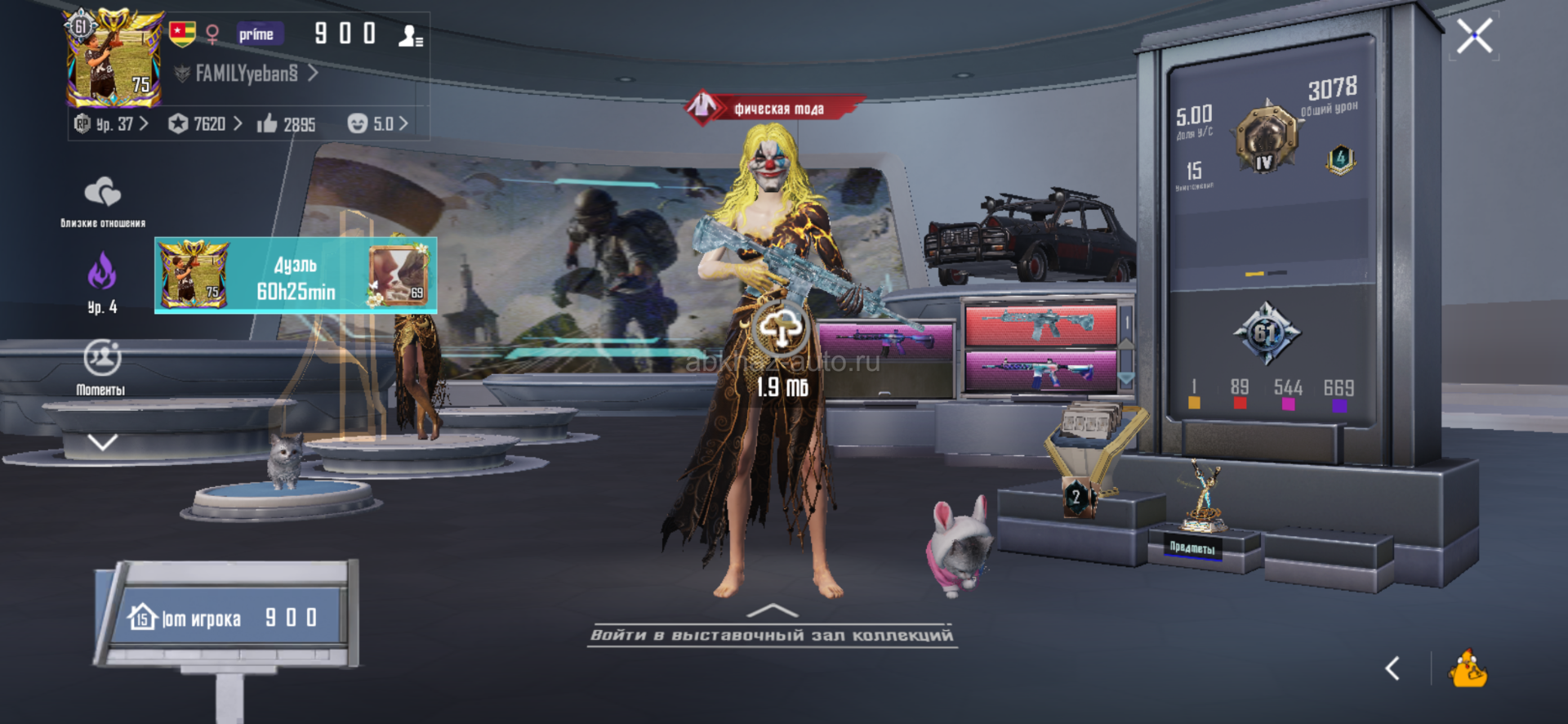View the 7620 popularity stat
This screenshot has height=724, width=1568.
click(206, 124)
